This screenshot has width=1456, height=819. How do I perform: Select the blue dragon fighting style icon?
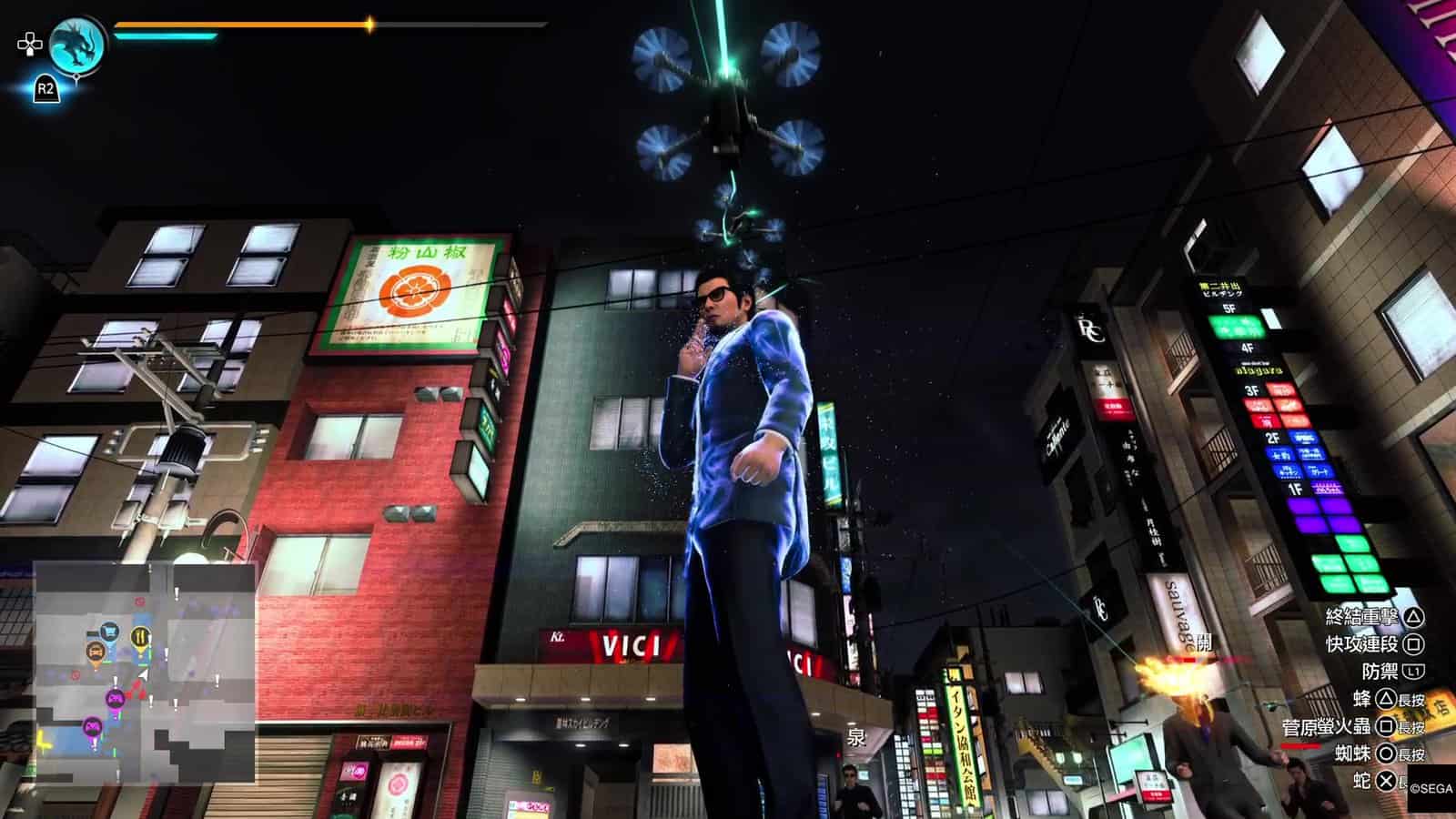(76, 44)
